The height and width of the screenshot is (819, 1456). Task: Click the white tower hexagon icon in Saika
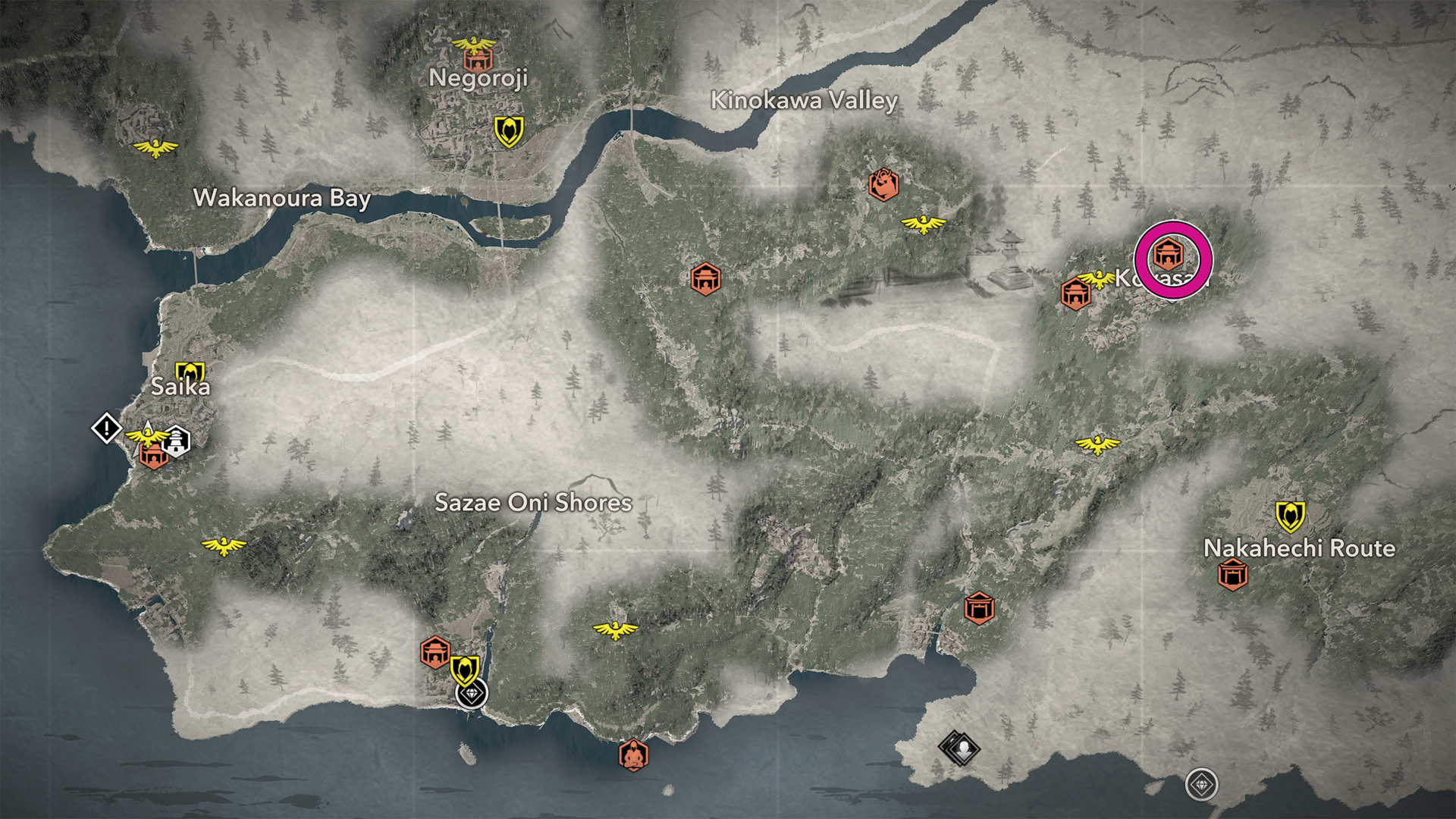177,441
